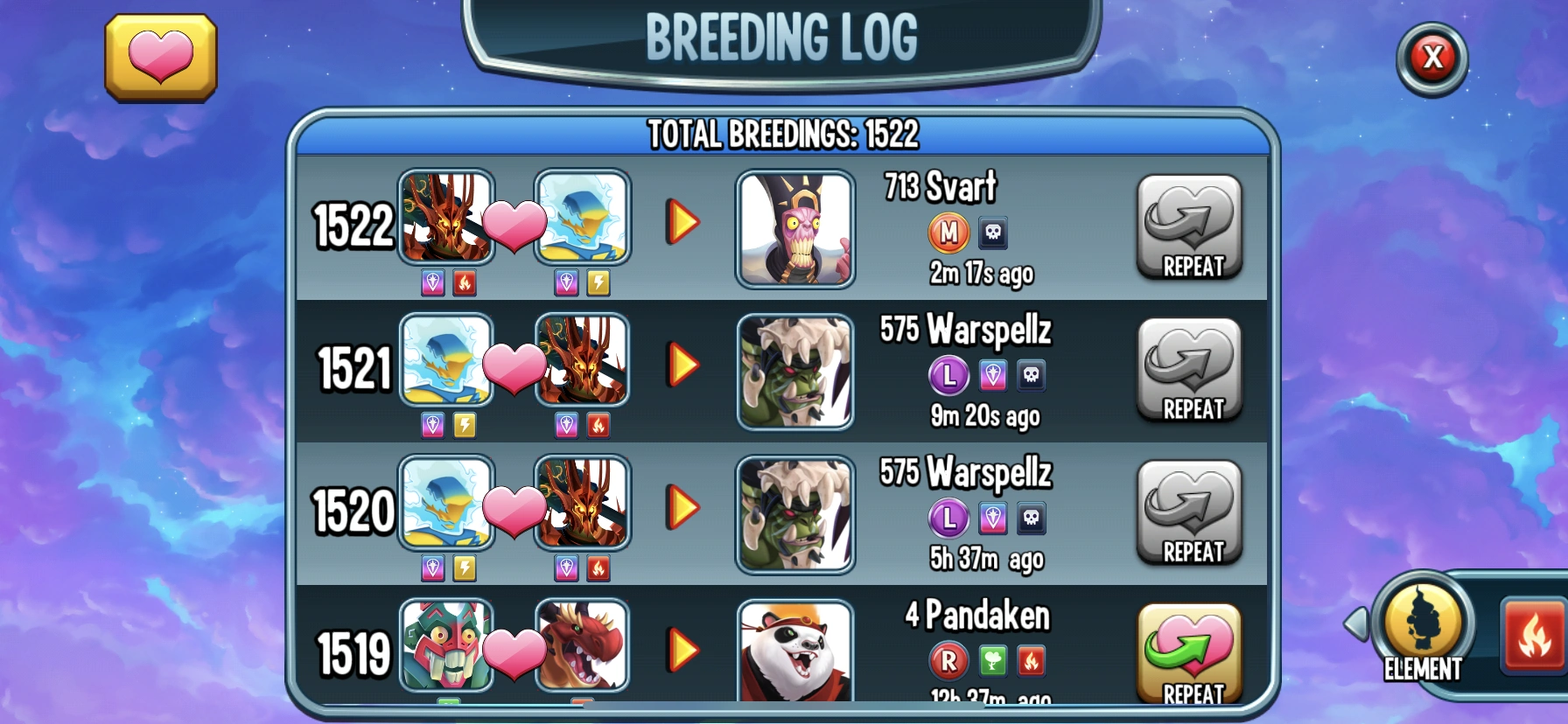Open the element filter panel via the gray side arrow
The height and width of the screenshot is (724, 1568).
(1355, 624)
